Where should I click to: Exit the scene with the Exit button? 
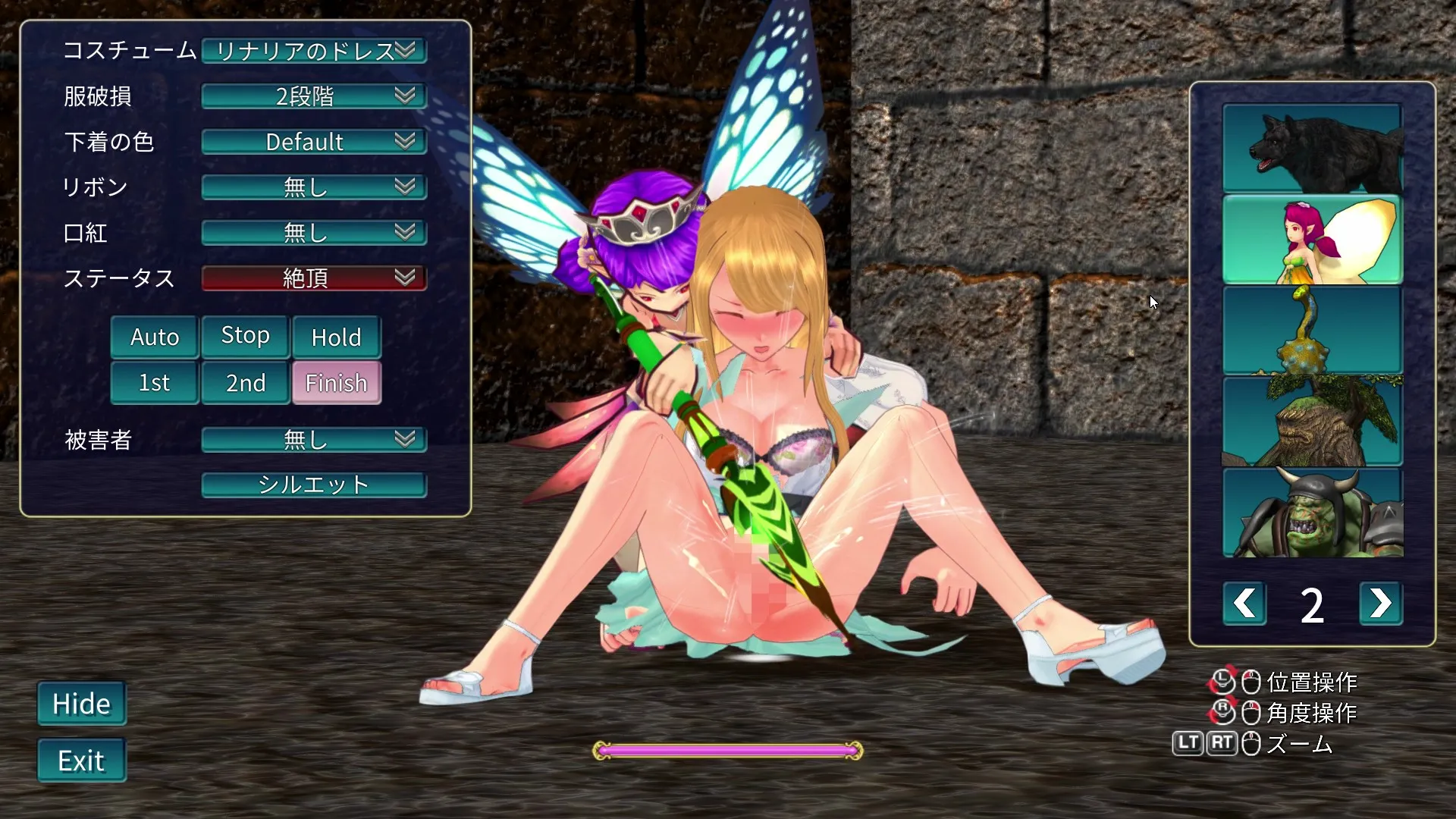[82, 761]
